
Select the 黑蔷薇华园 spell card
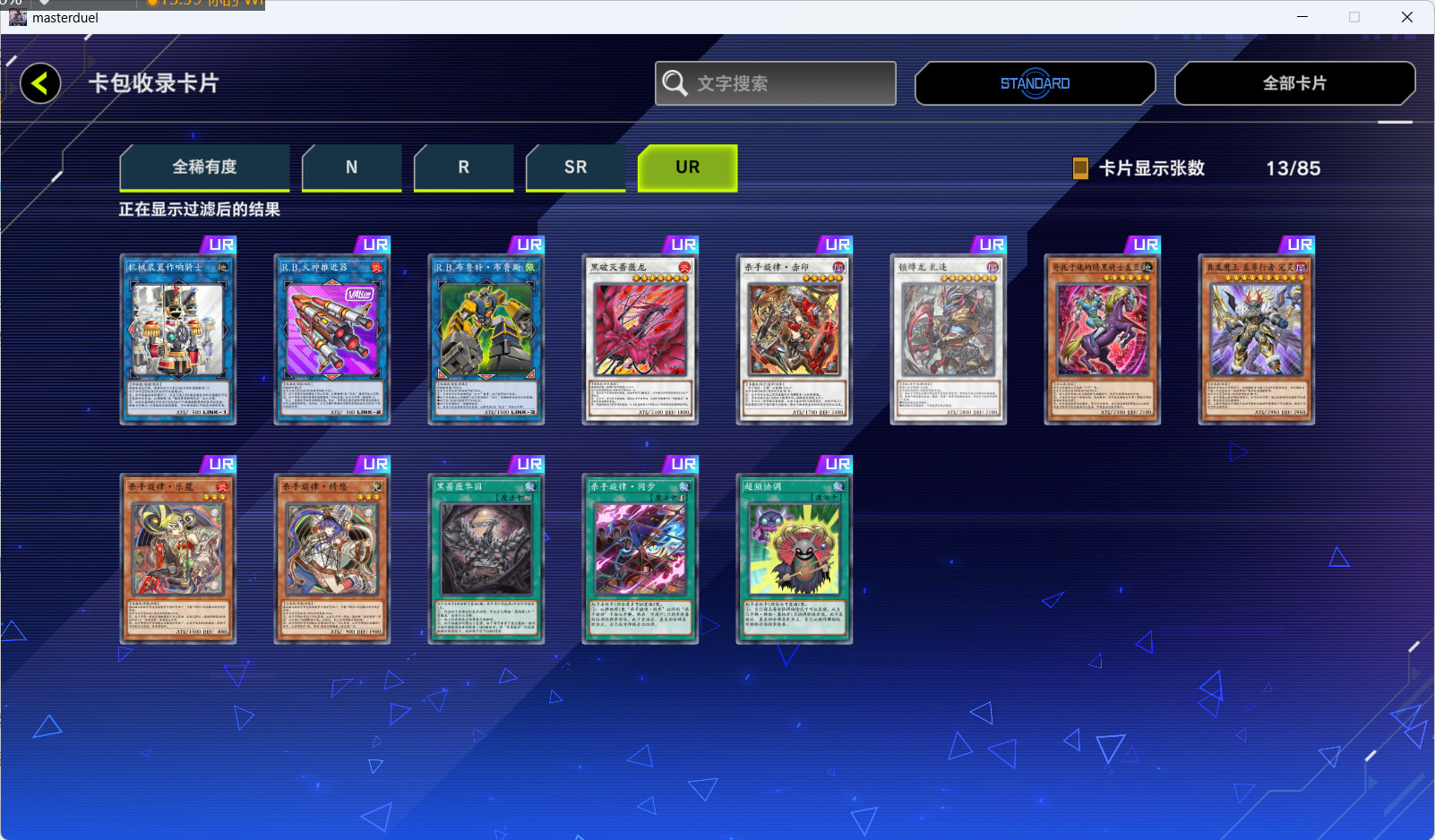(486, 559)
